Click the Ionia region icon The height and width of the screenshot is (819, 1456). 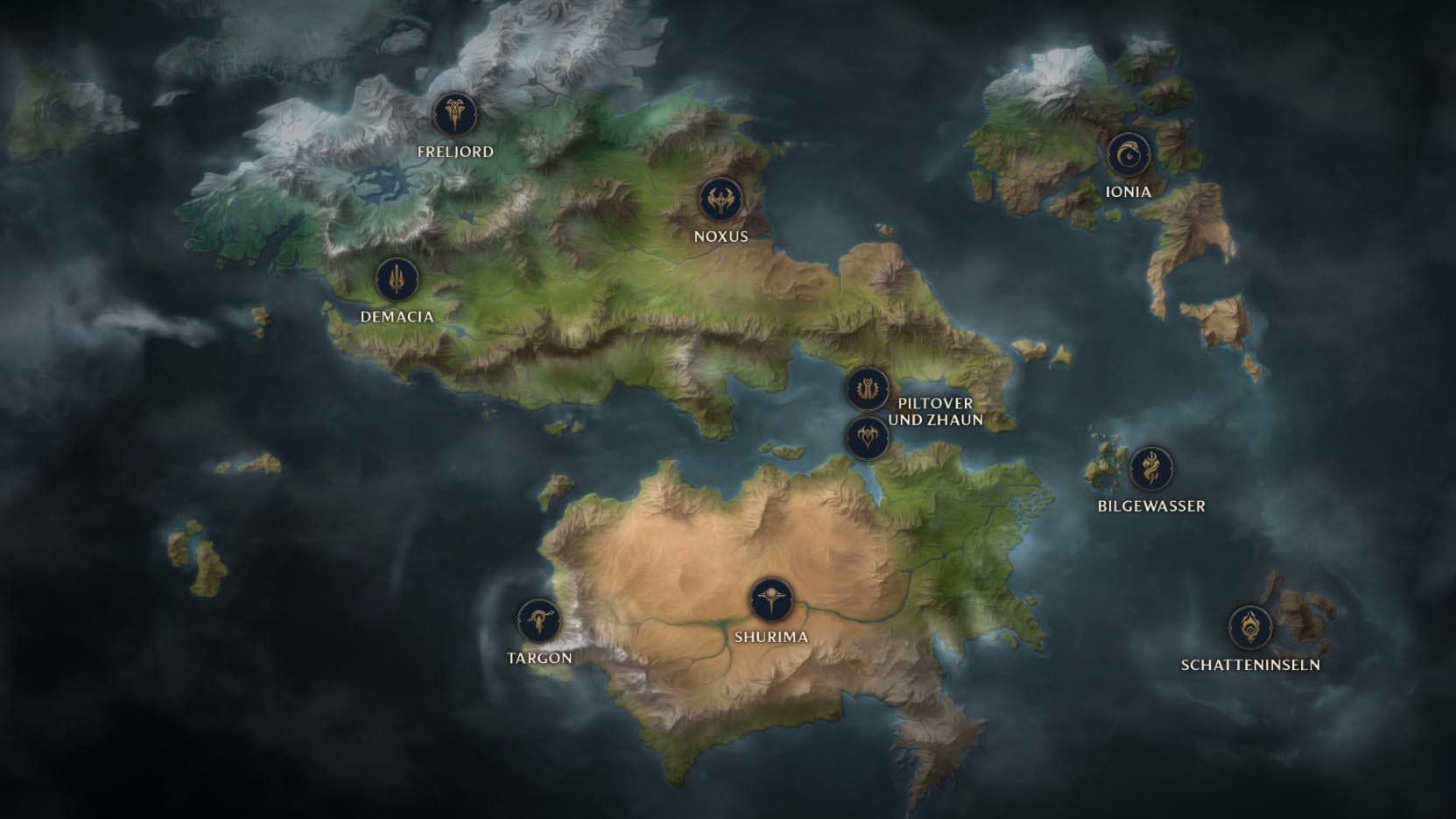[1128, 155]
